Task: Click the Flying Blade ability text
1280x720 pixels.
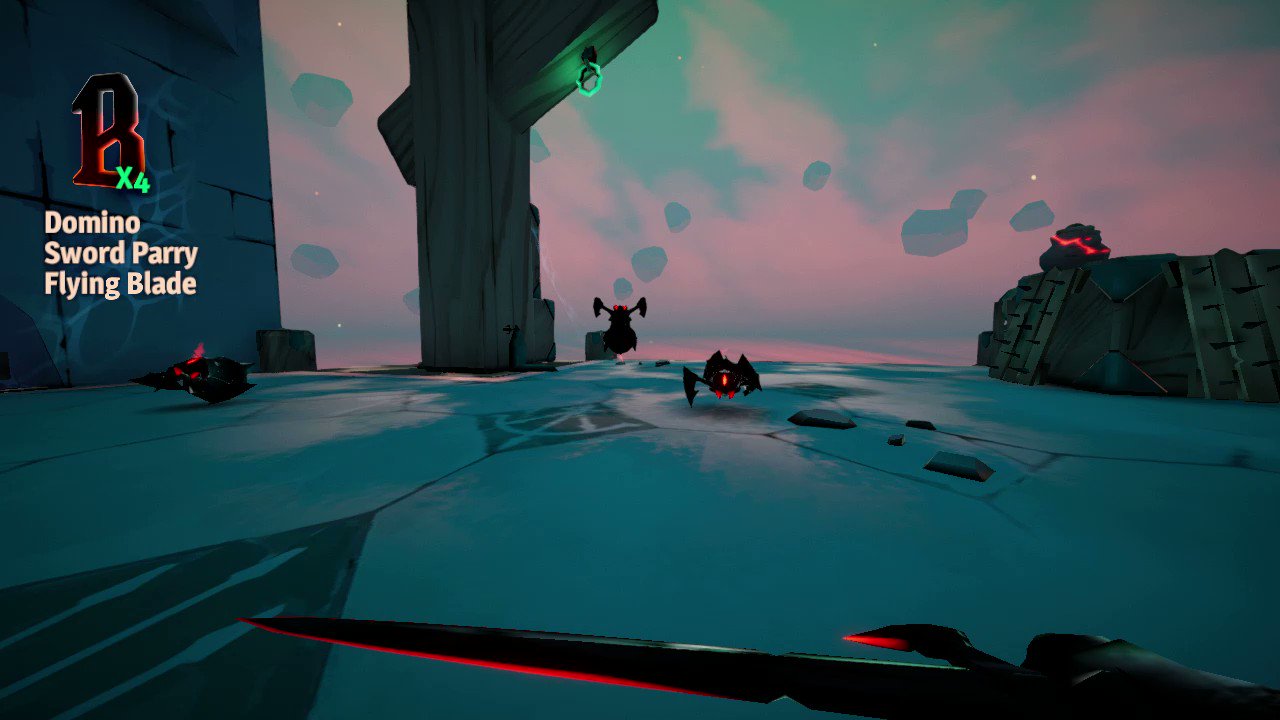Action: (x=119, y=283)
